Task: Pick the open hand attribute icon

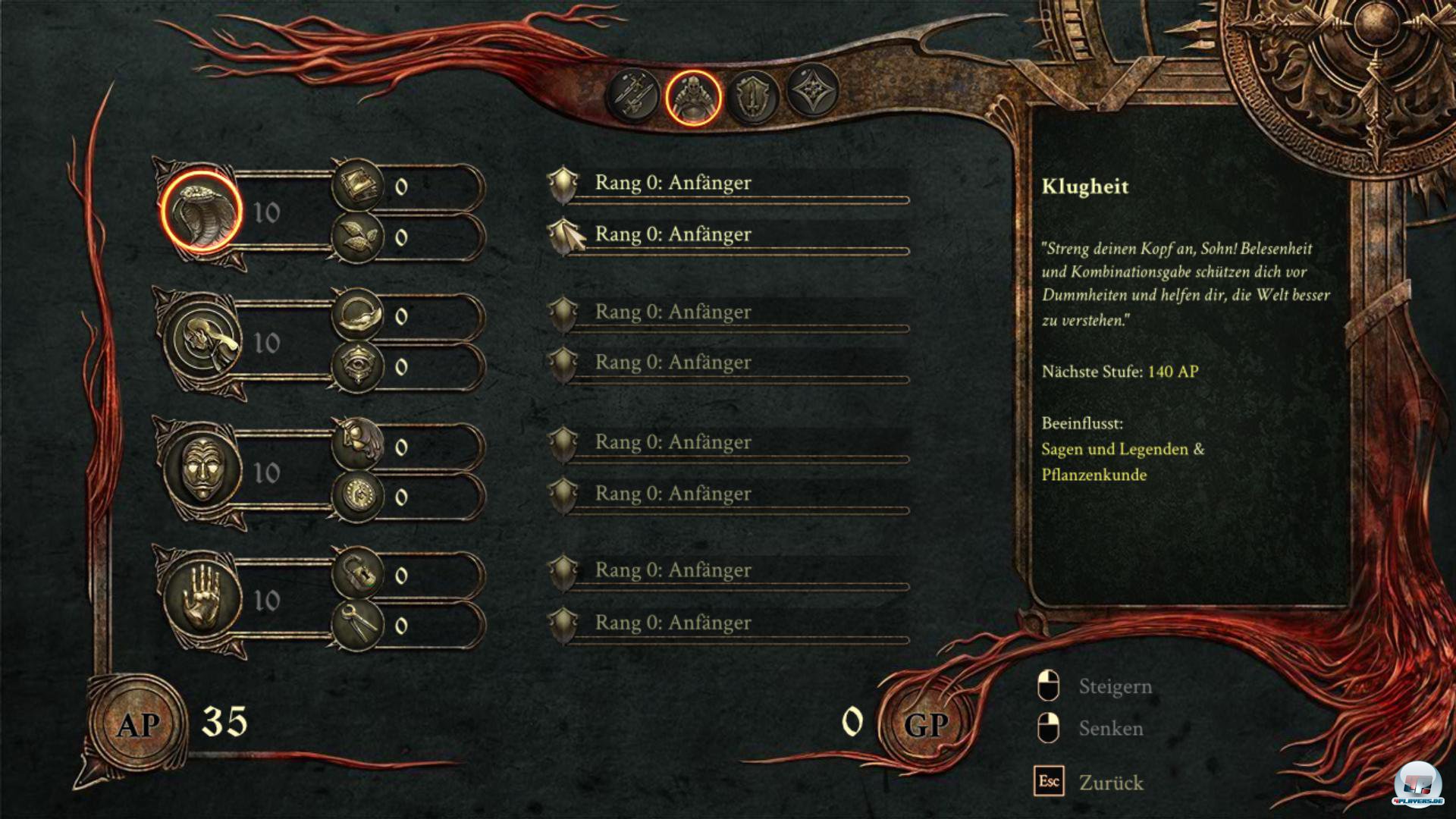Action: (x=202, y=601)
